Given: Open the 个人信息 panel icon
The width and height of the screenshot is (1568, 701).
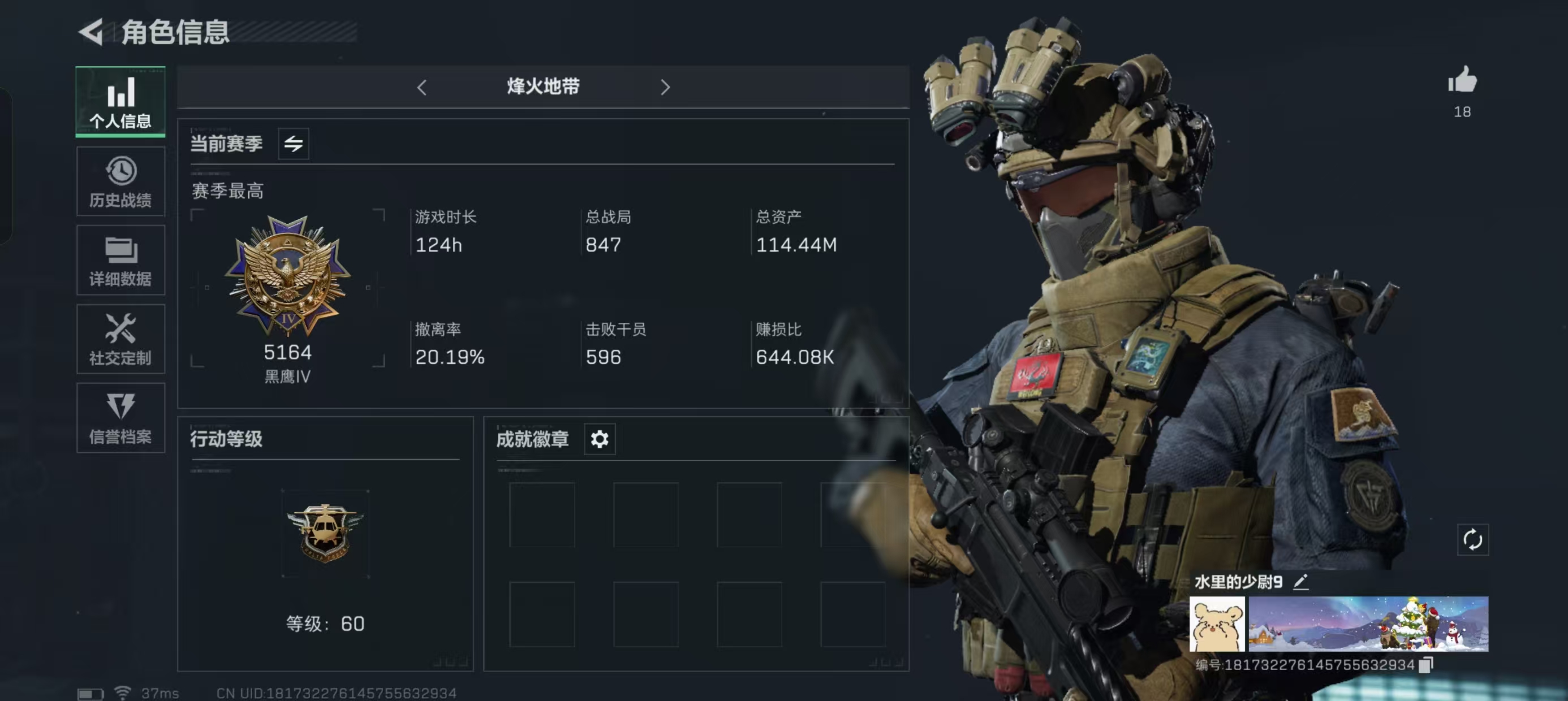Looking at the screenshot, I should [x=120, y=102].
